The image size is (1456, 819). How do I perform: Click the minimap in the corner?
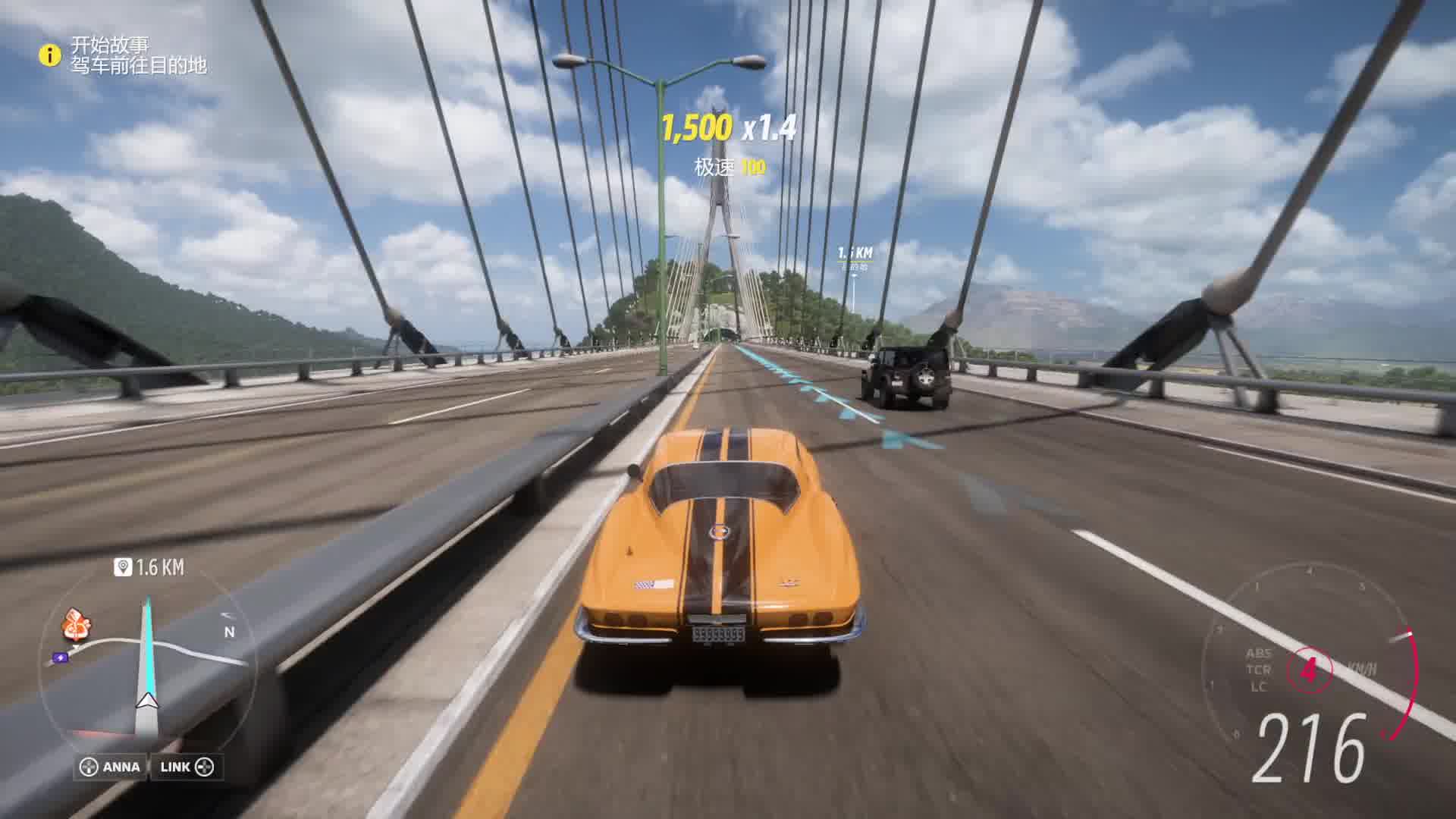tap(148, 660)
